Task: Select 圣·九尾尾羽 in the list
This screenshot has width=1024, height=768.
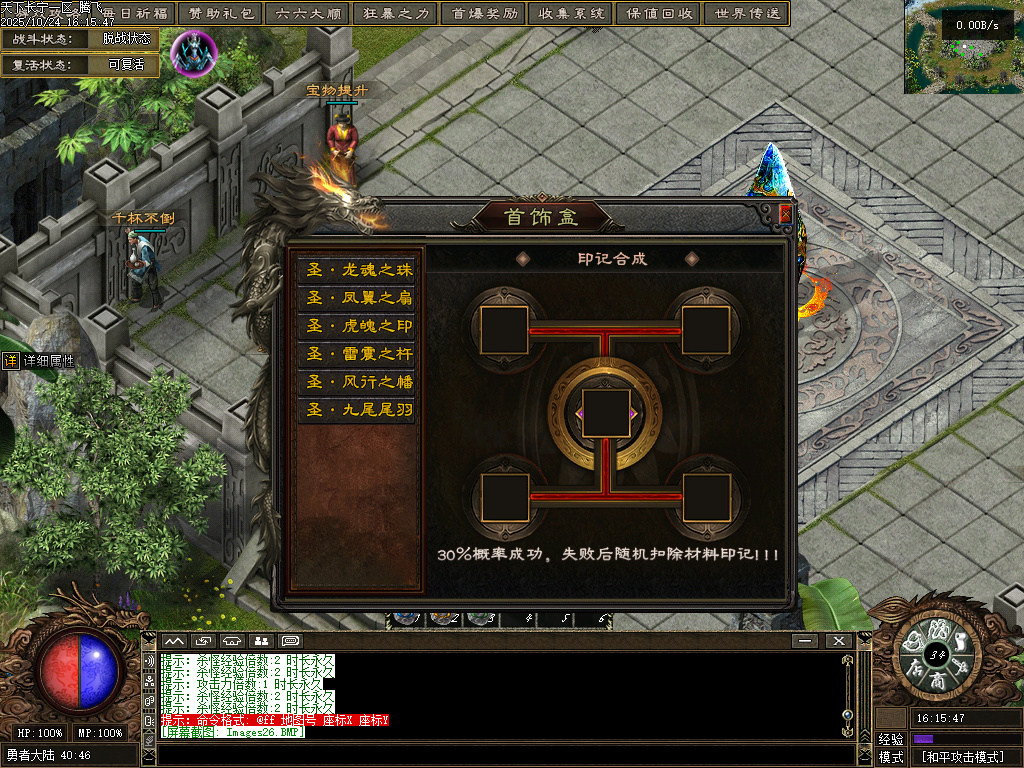Action: 357,410
